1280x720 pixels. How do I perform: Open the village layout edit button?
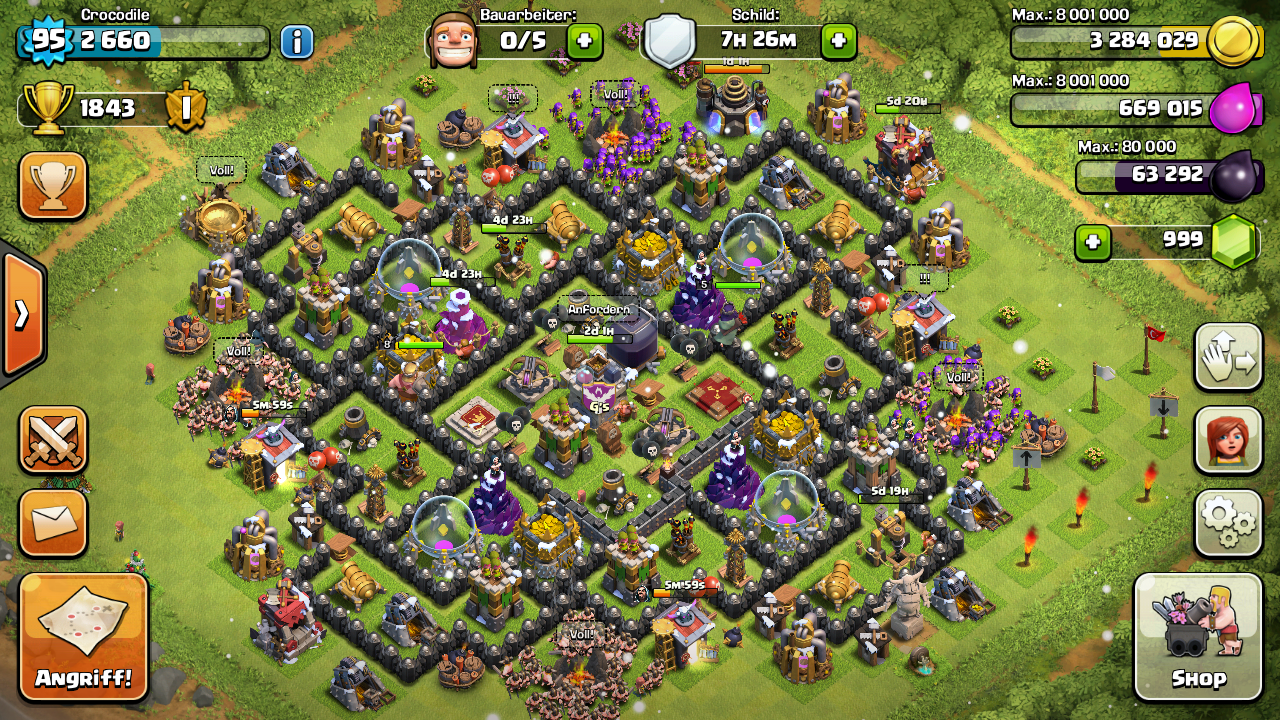click(1228, 357)
